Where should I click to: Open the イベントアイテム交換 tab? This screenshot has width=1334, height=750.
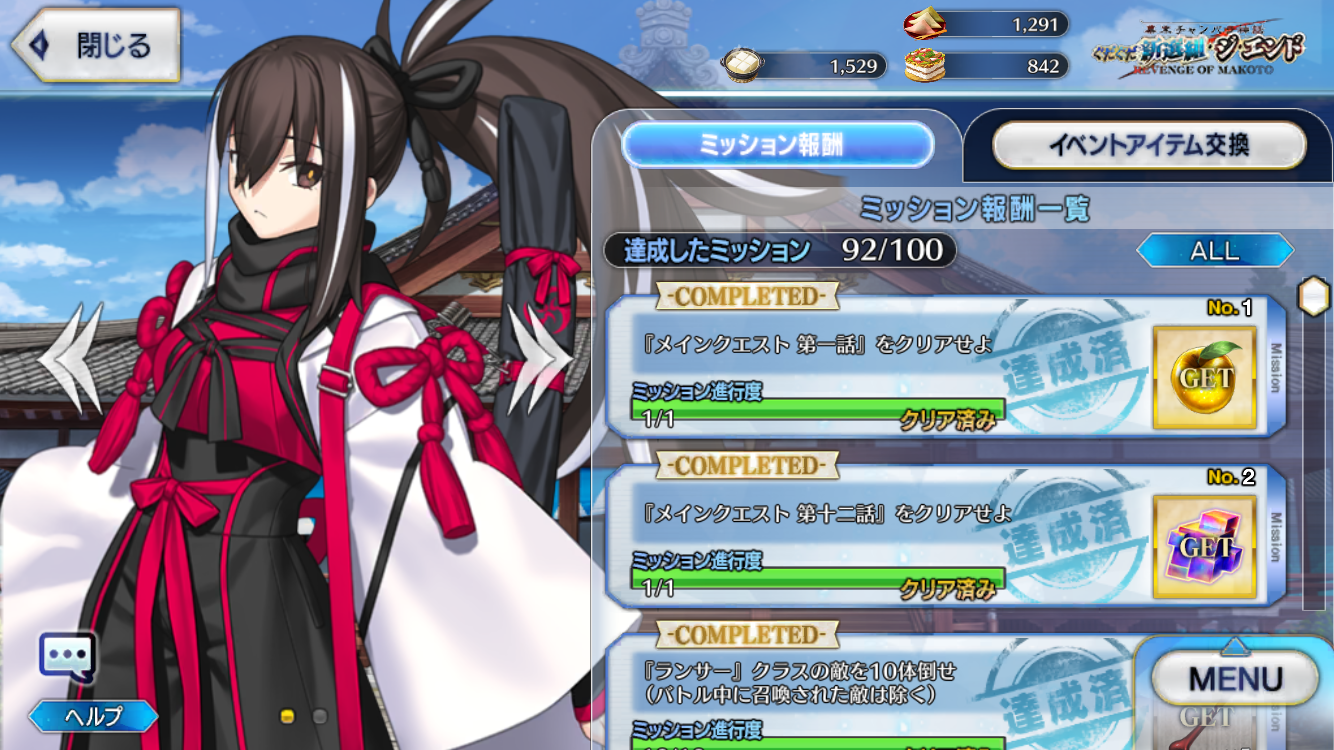tap(1148, 146)
